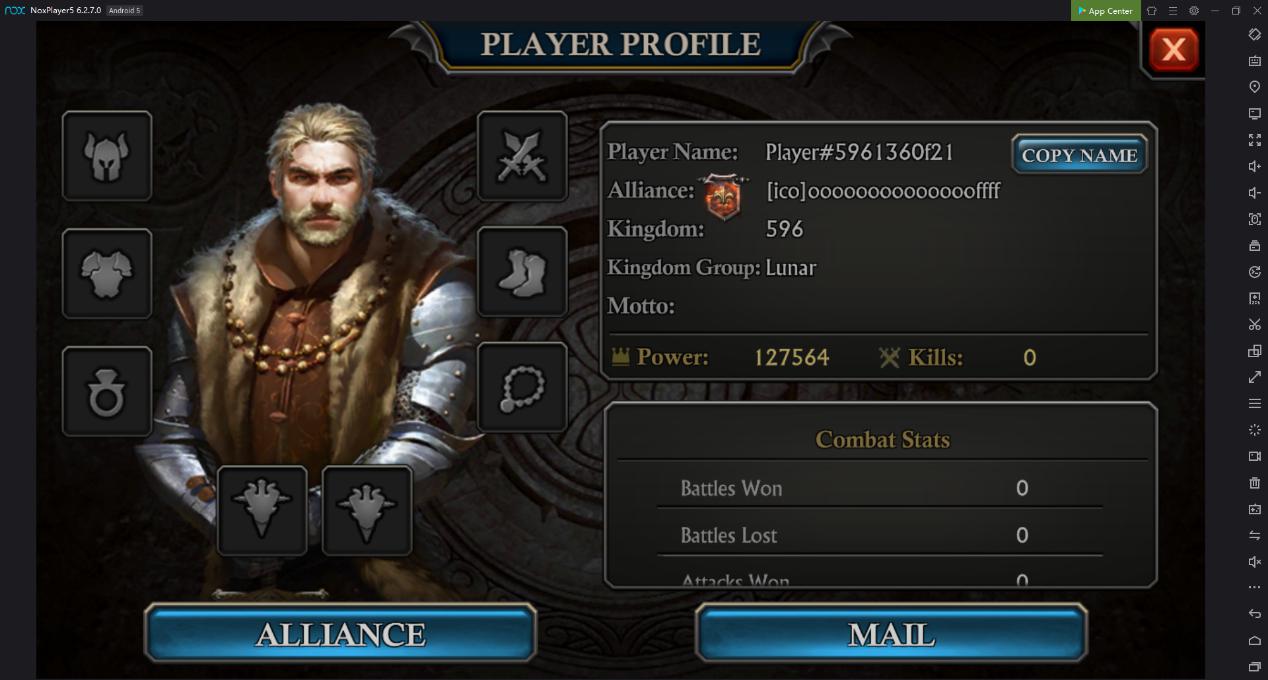Image resolution: width=1268 pixels, height=680 pixels.
Task: Select the boots equipment slot
Action: tap(522, 272)
